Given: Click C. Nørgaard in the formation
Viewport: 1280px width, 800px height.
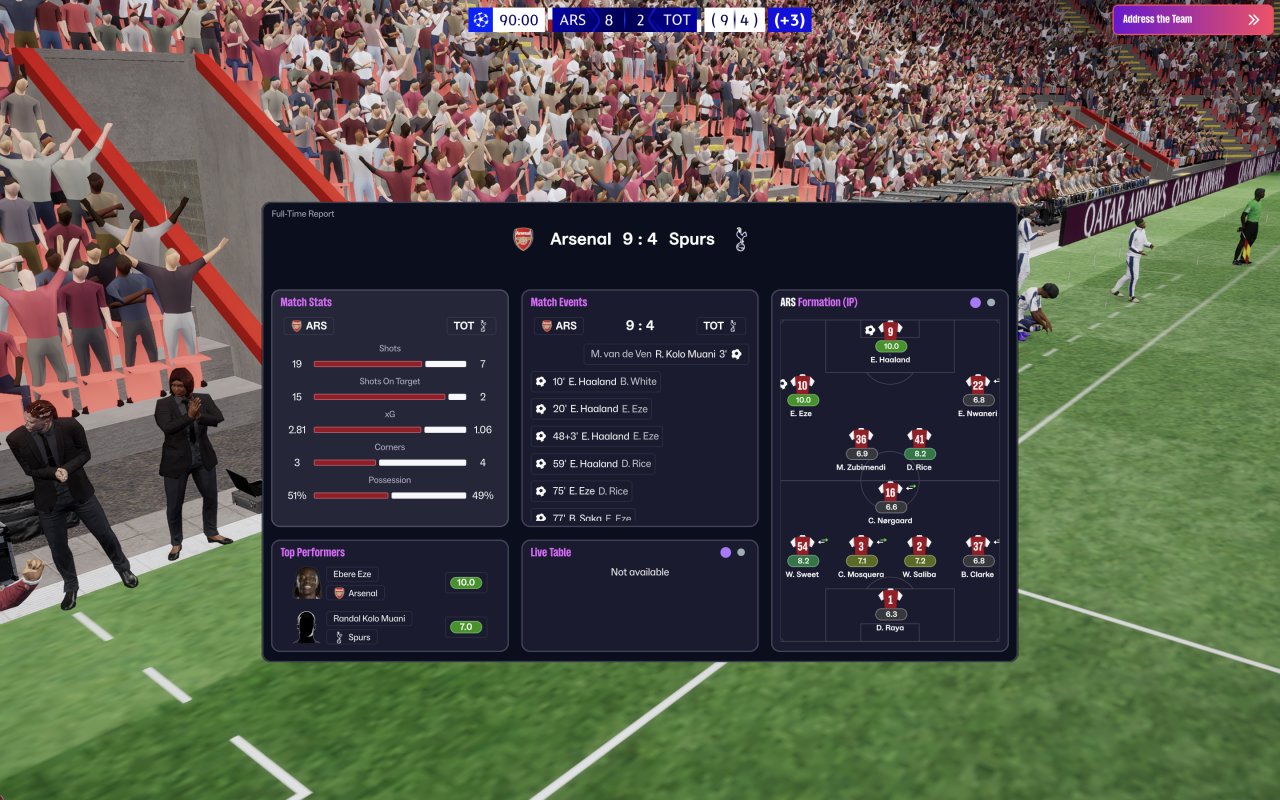Looking at the screenshot, I should (890, 491).
